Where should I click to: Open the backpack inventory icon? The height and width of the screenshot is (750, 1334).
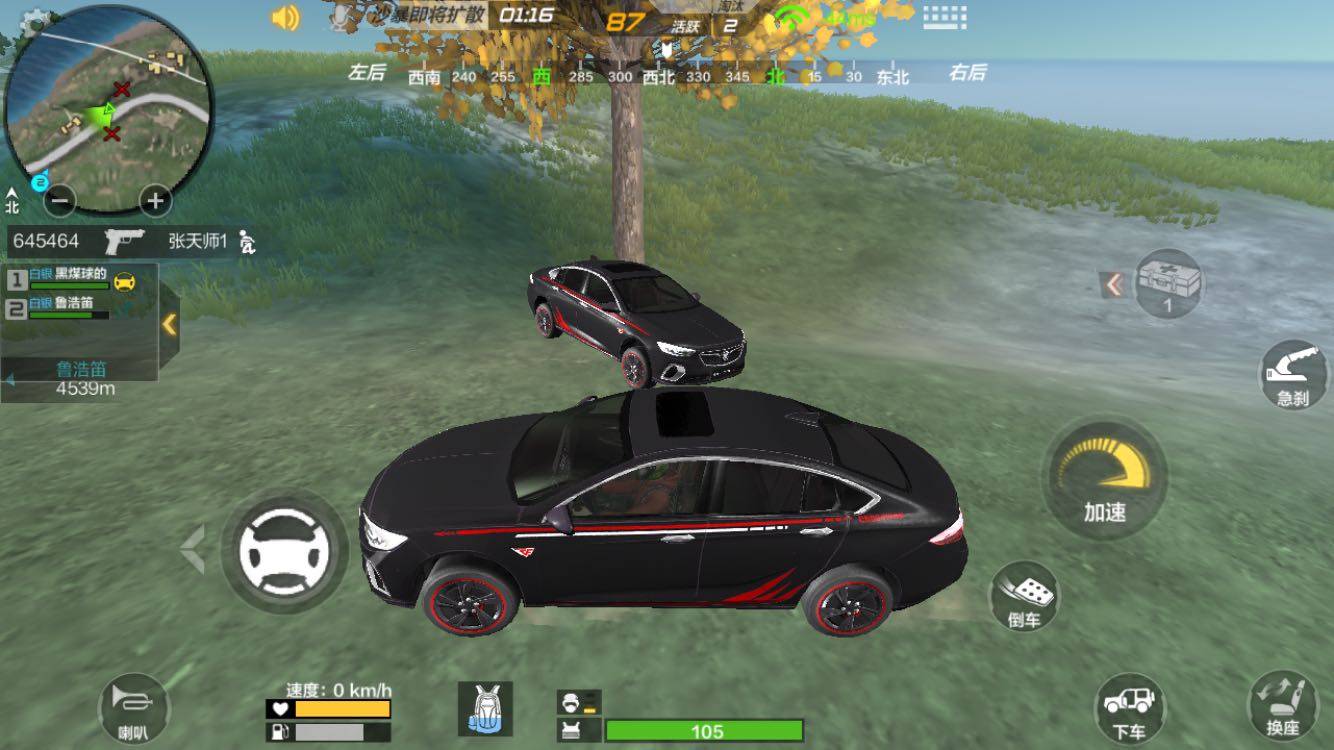click(x=485, y=709)
